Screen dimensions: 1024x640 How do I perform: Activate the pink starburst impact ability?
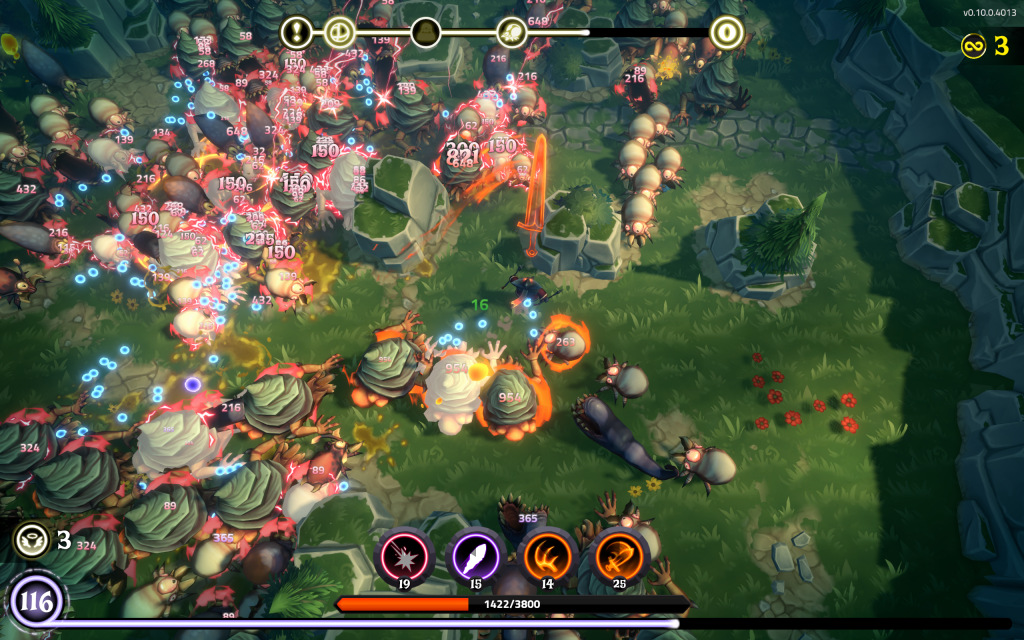point(405,555)
